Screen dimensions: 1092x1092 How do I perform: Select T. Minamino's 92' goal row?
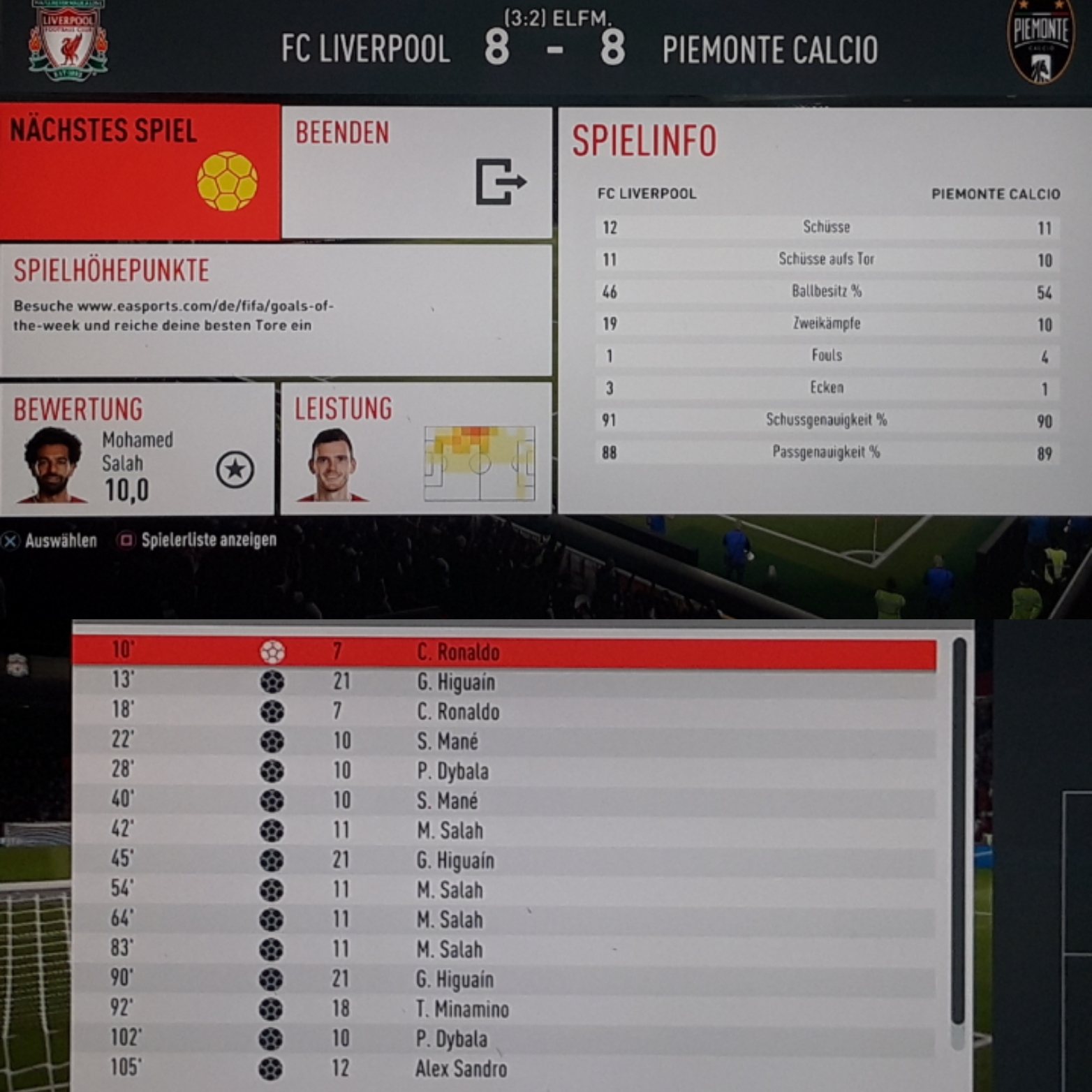504,1009
